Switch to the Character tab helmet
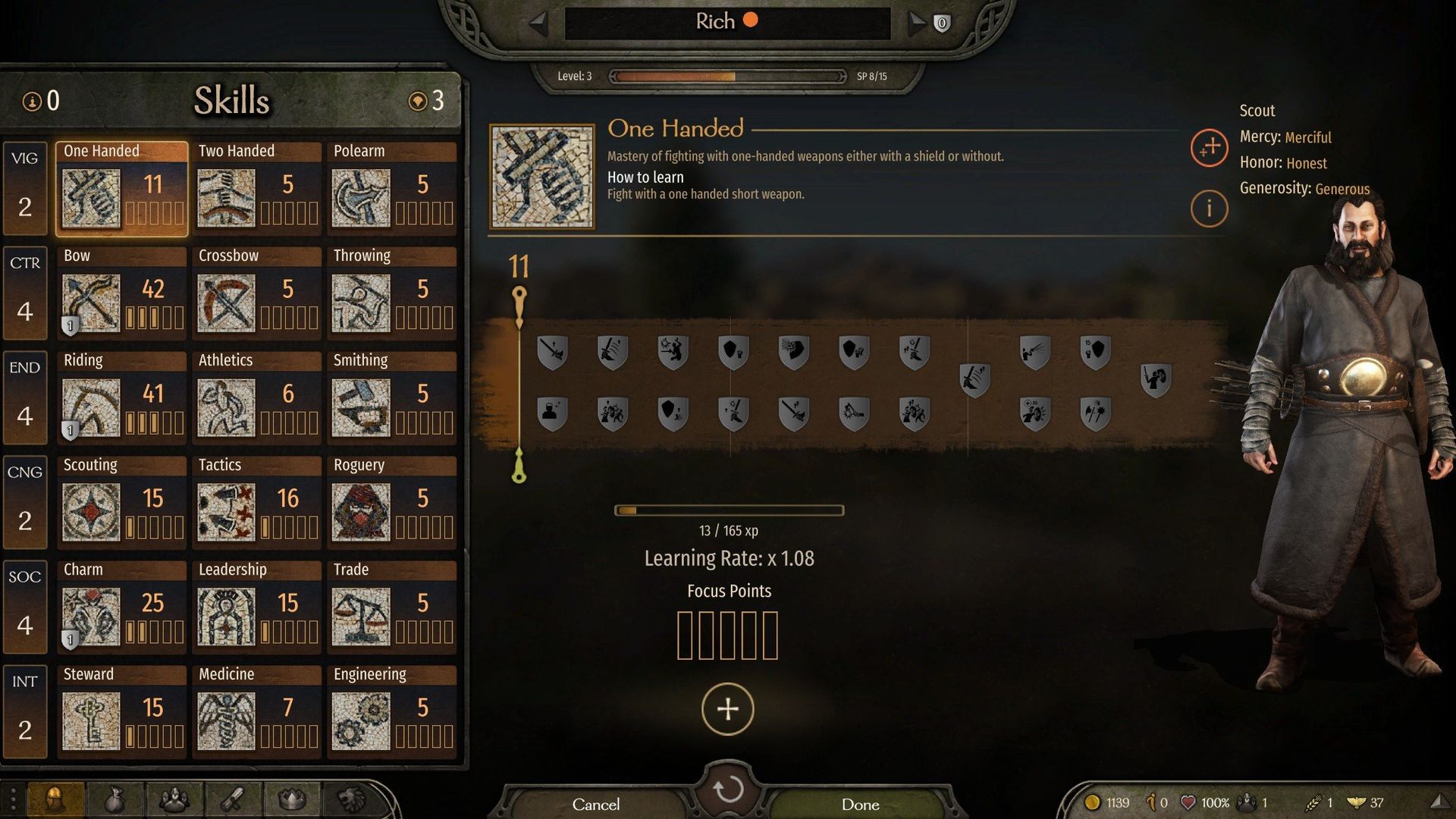1456x819 pixels. (55, 800)
